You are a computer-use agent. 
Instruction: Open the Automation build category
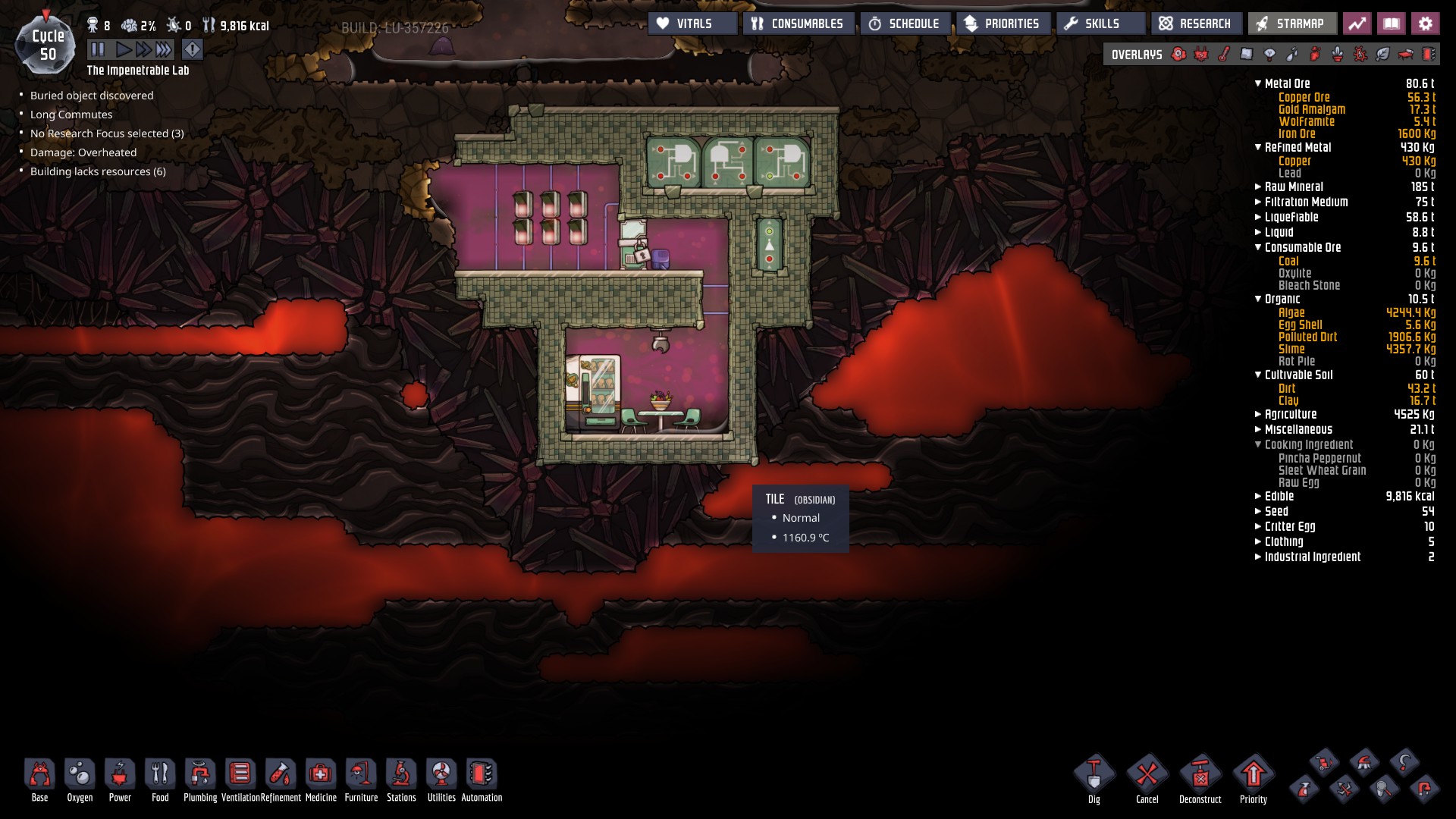[481, 774]
